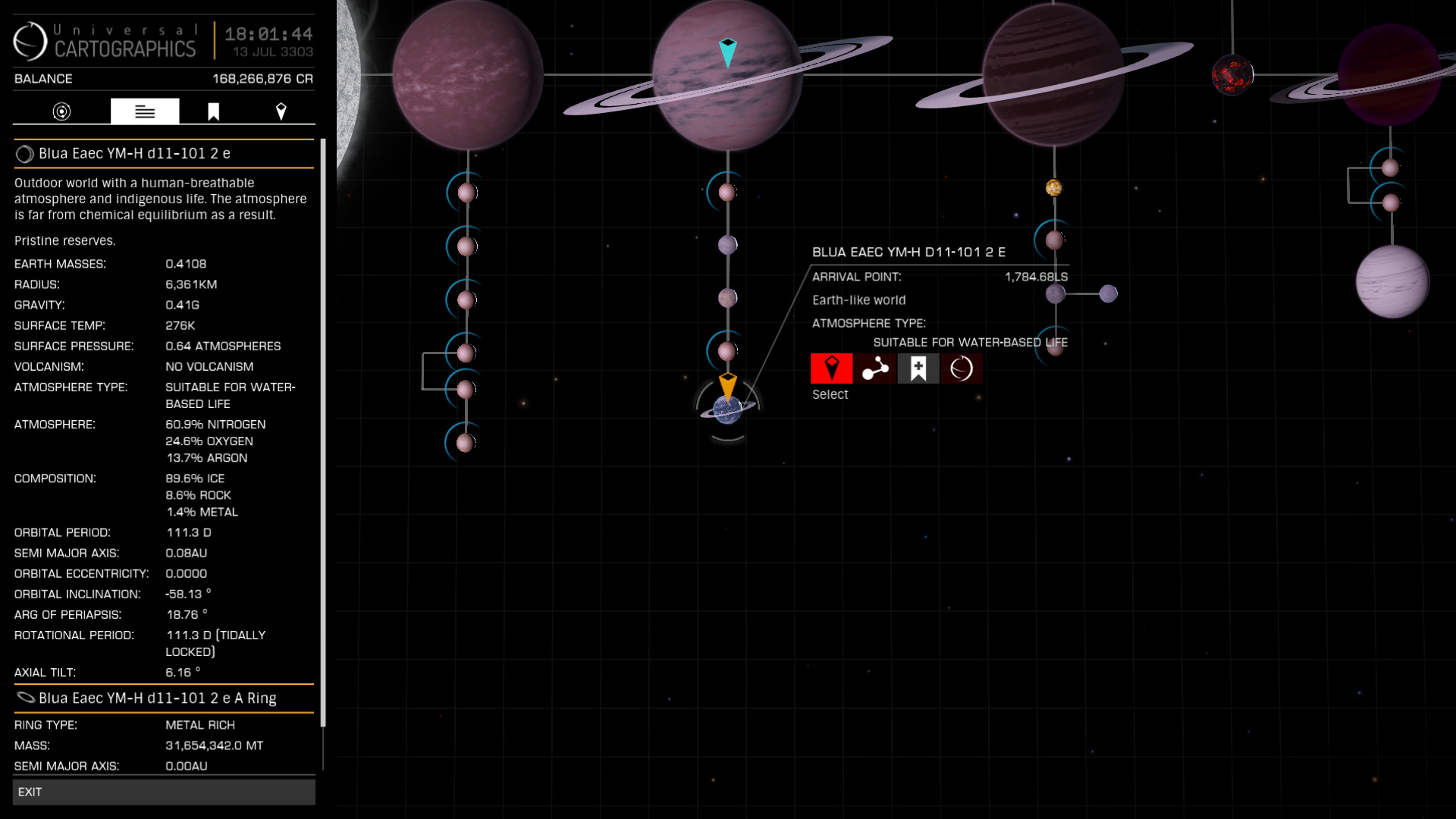Switch to the details list tab

[145, 111]
